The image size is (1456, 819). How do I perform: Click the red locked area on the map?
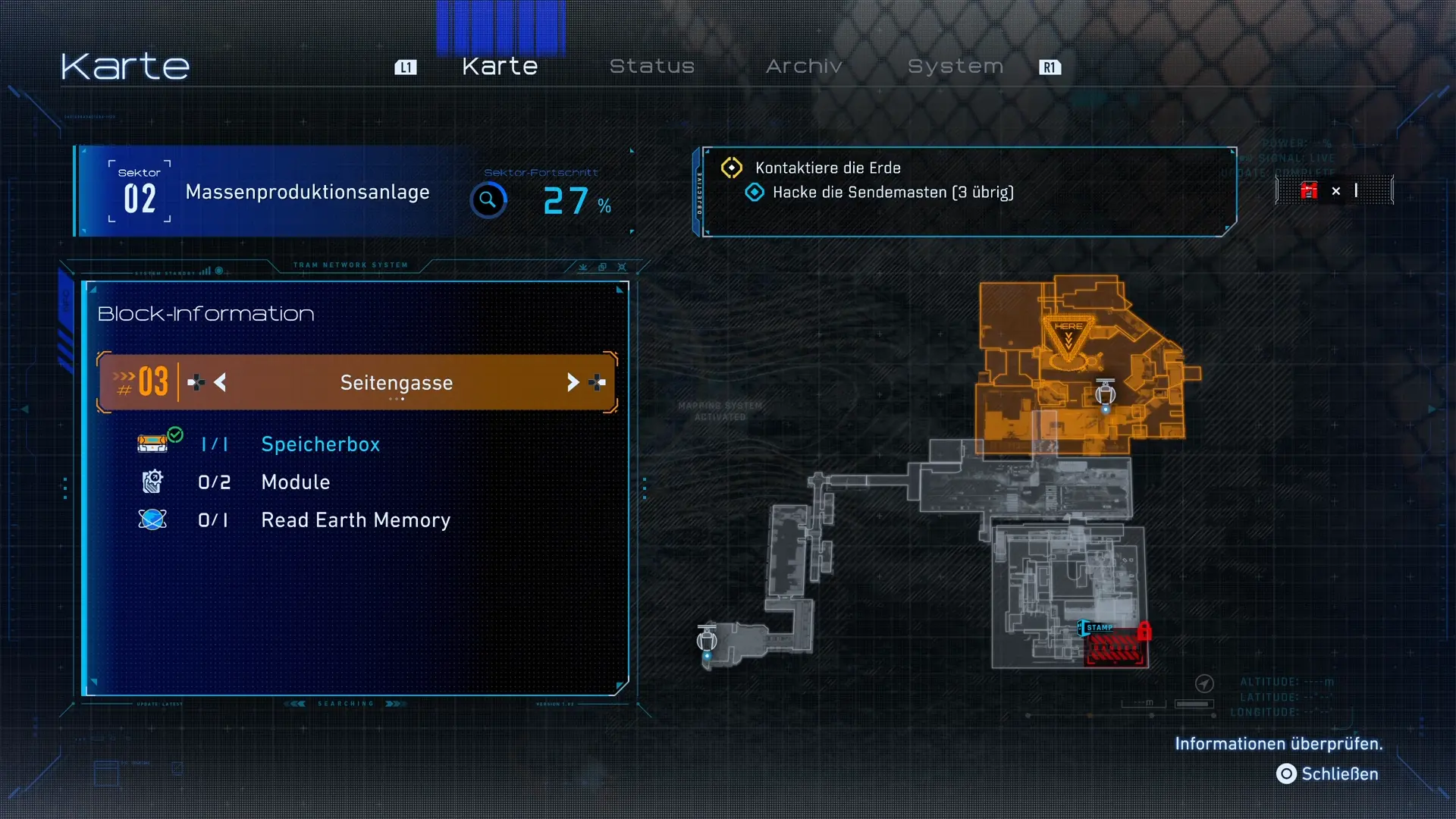[x=1116, y=648]
